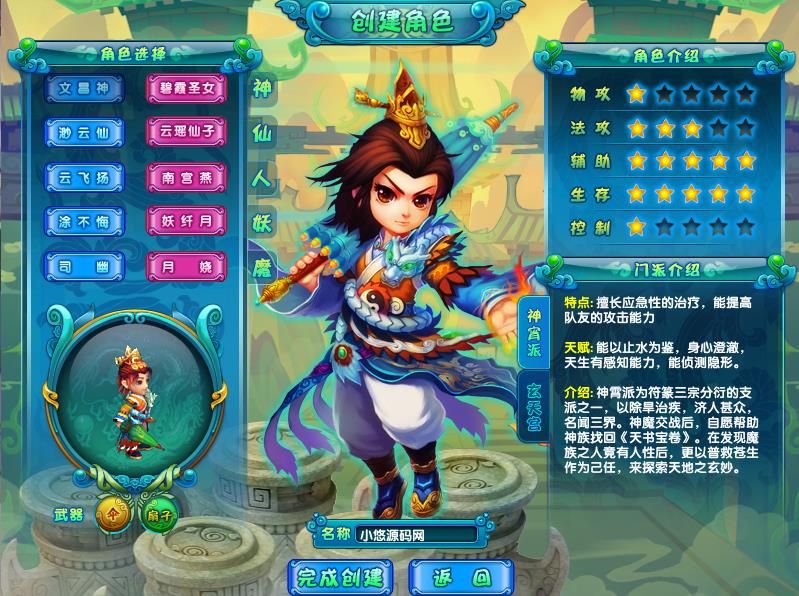The height and width of the screenshot is (596, 799).
Task: Choose the 司幽 character
Action: point(84,265)
